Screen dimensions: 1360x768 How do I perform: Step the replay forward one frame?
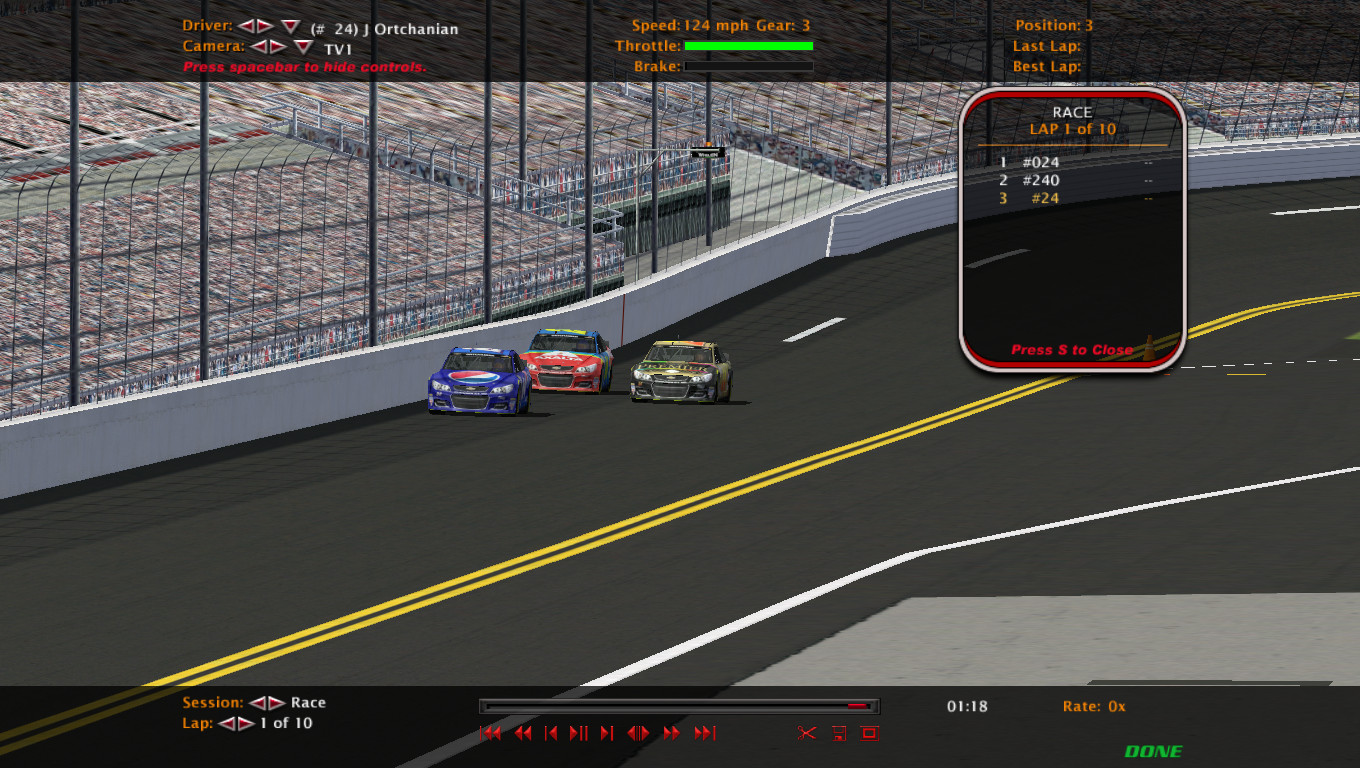(x=606, y=733)
